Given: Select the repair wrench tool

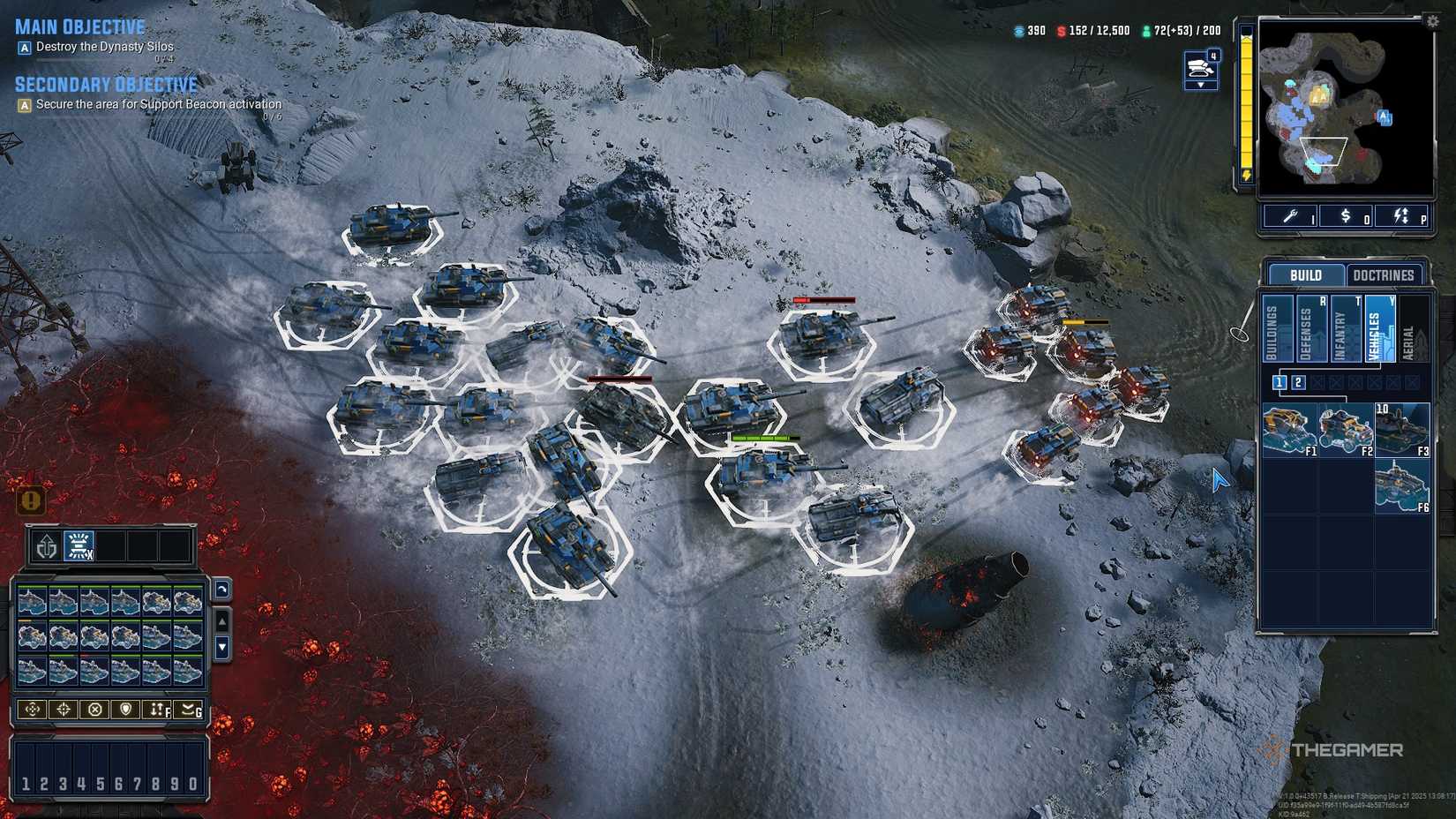Looking at the screenshot, I should point(1291,216).
